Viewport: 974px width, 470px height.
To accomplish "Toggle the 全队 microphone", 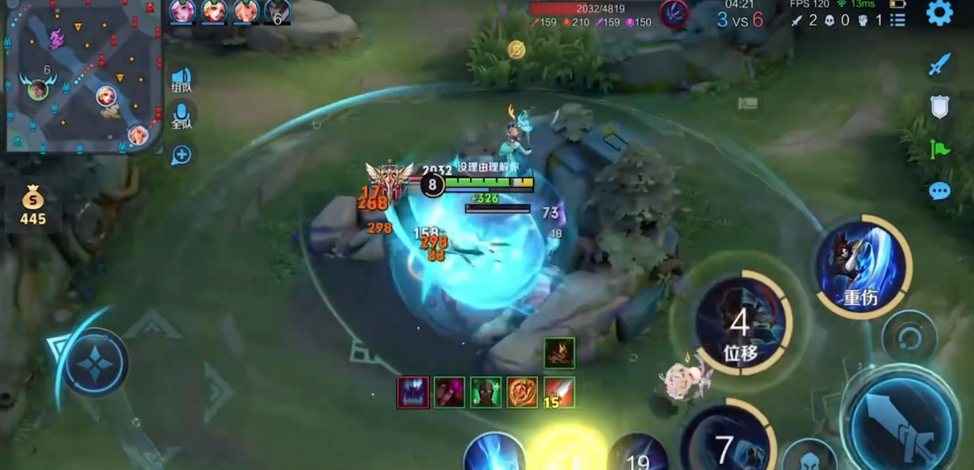I will point(181,115).
